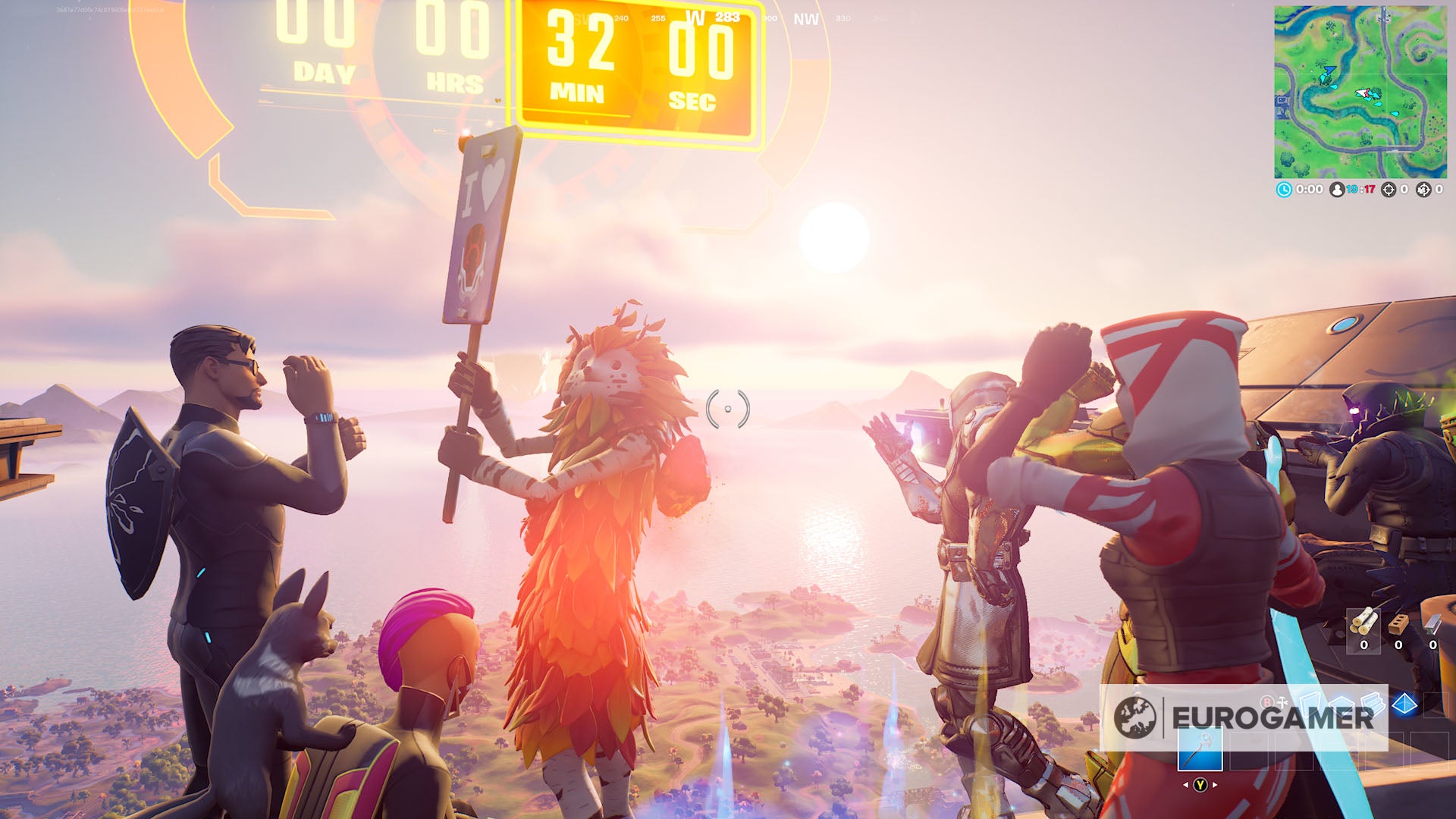Click the players remaining icon
This screenshot has width=1456, height=819.
(1337, 190)
